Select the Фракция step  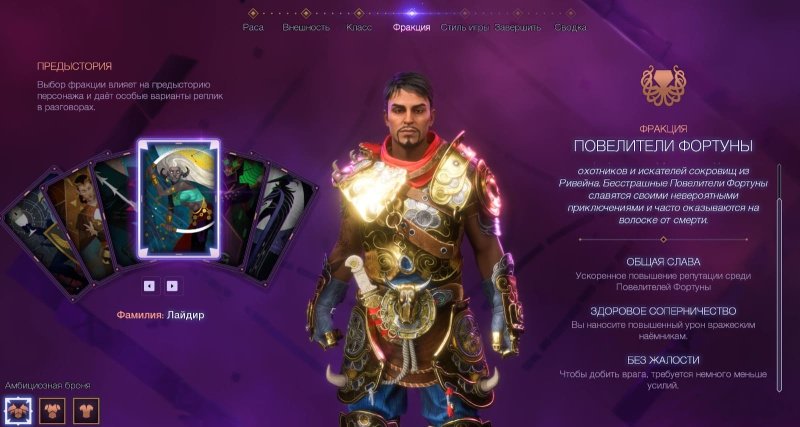tap(412, 27)
